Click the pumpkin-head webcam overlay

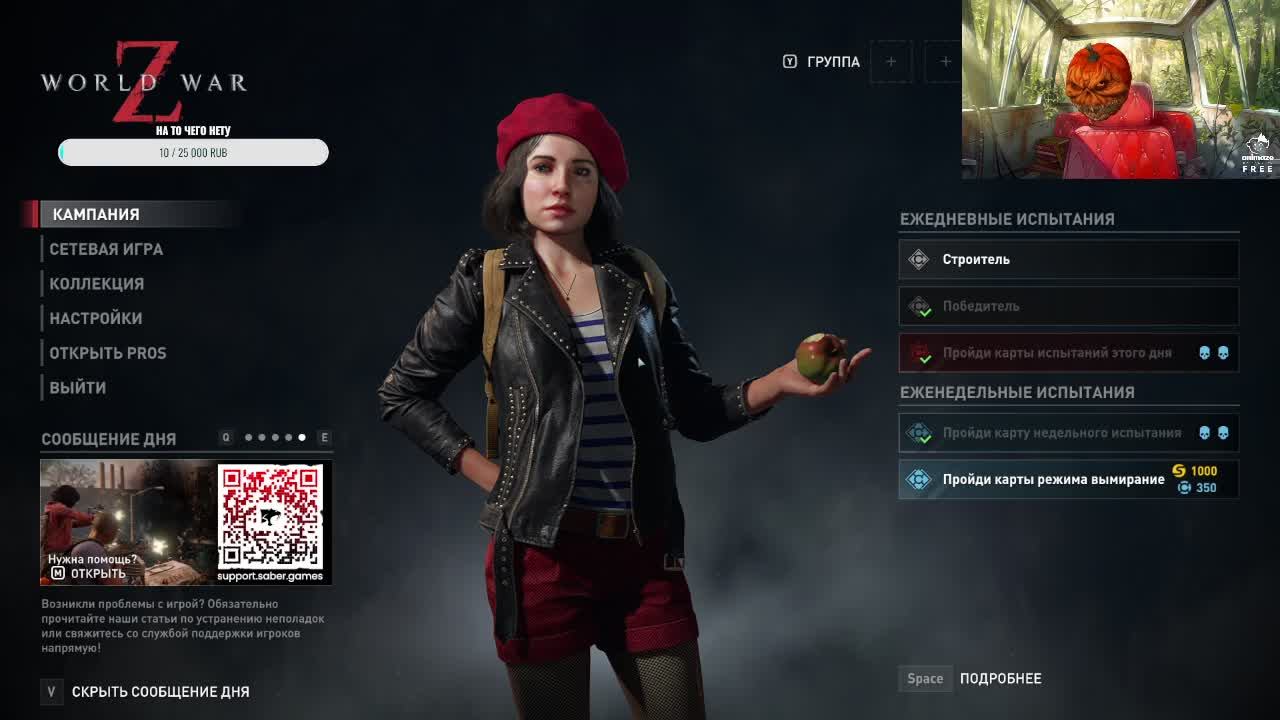pos(1119,90)
